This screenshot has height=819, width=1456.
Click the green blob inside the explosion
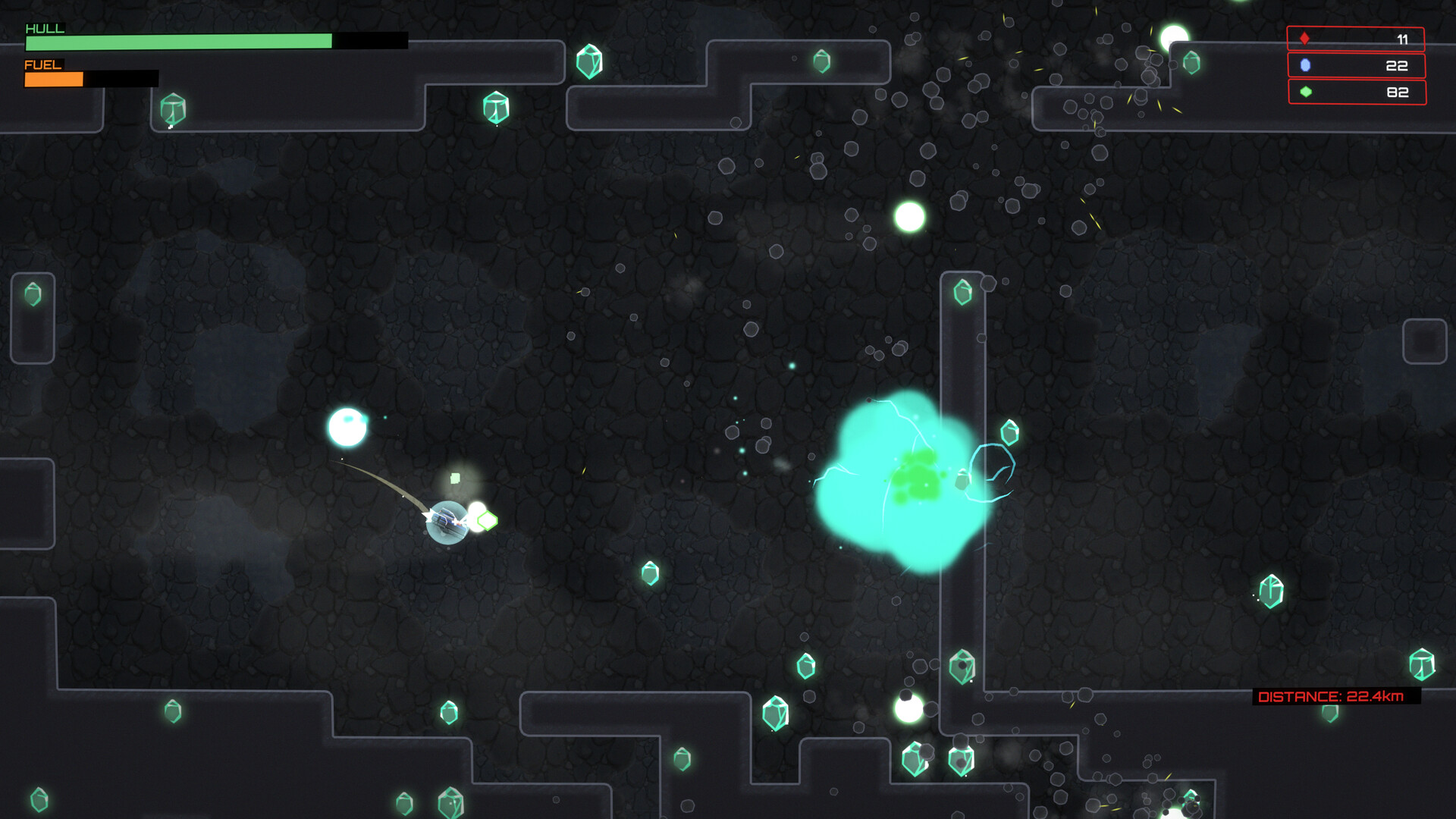919,479
